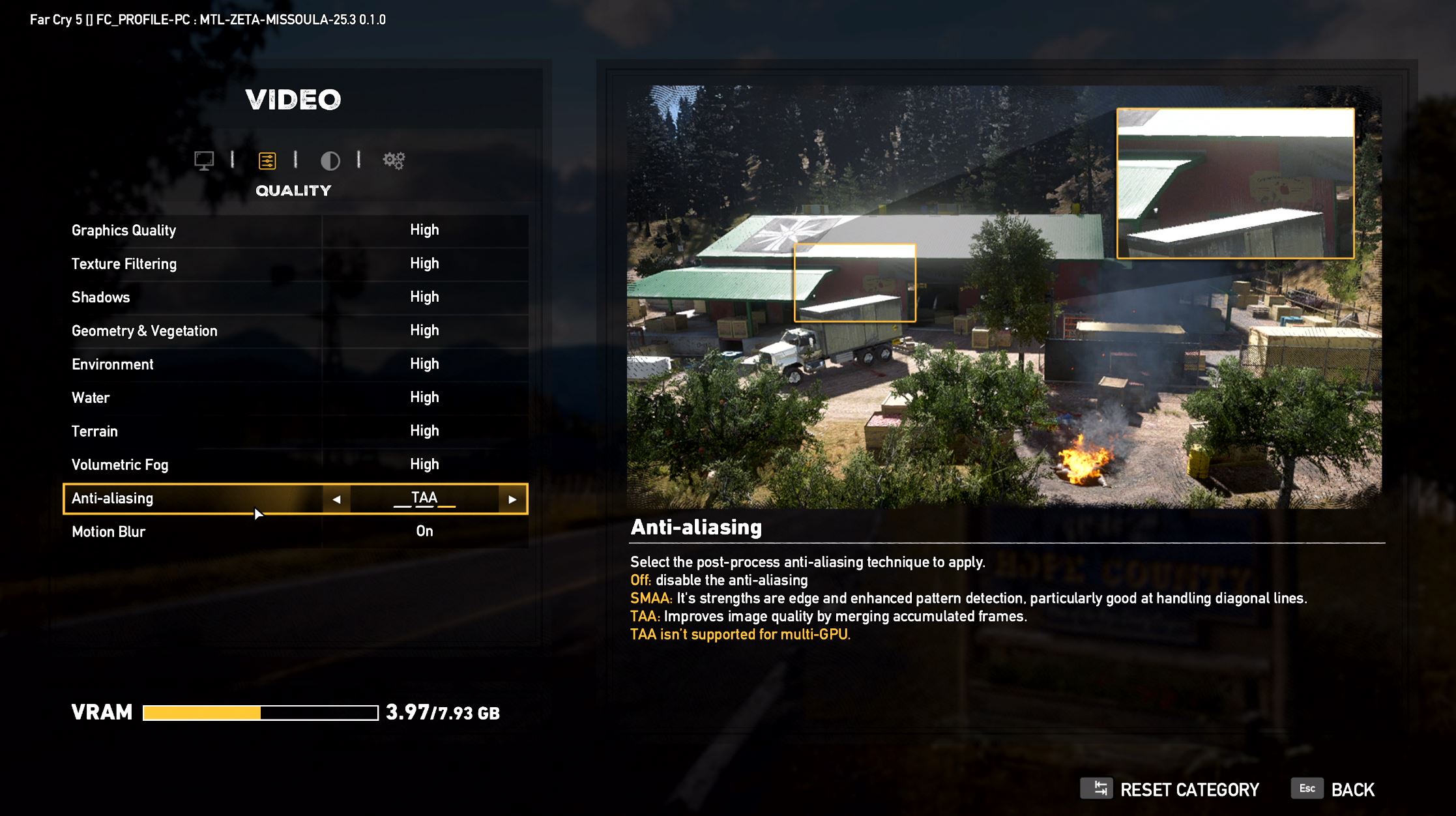
Task: Go back using the Back button
Action: click(1335, 790)
